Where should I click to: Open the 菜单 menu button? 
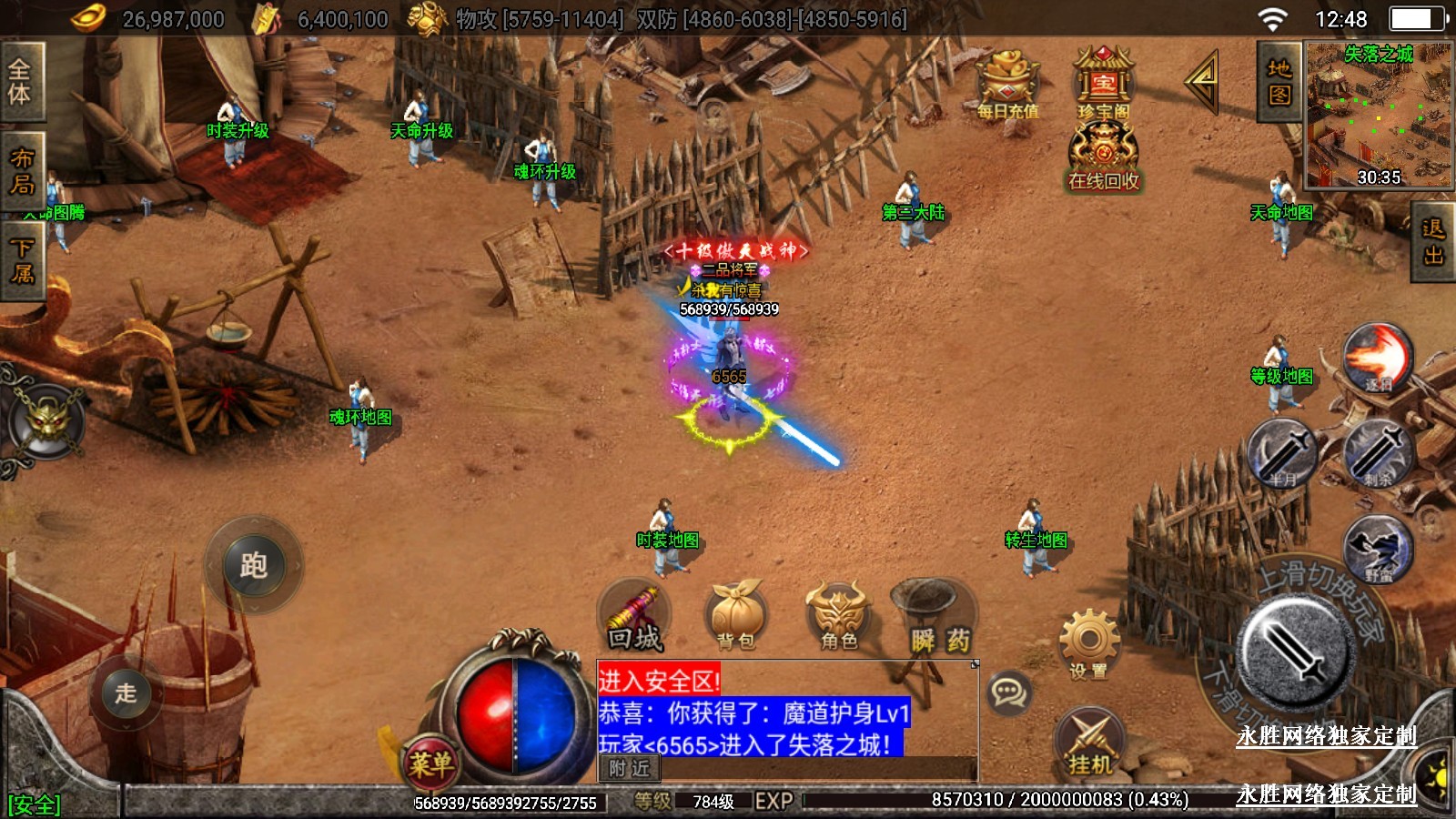(x=430, y=763)
